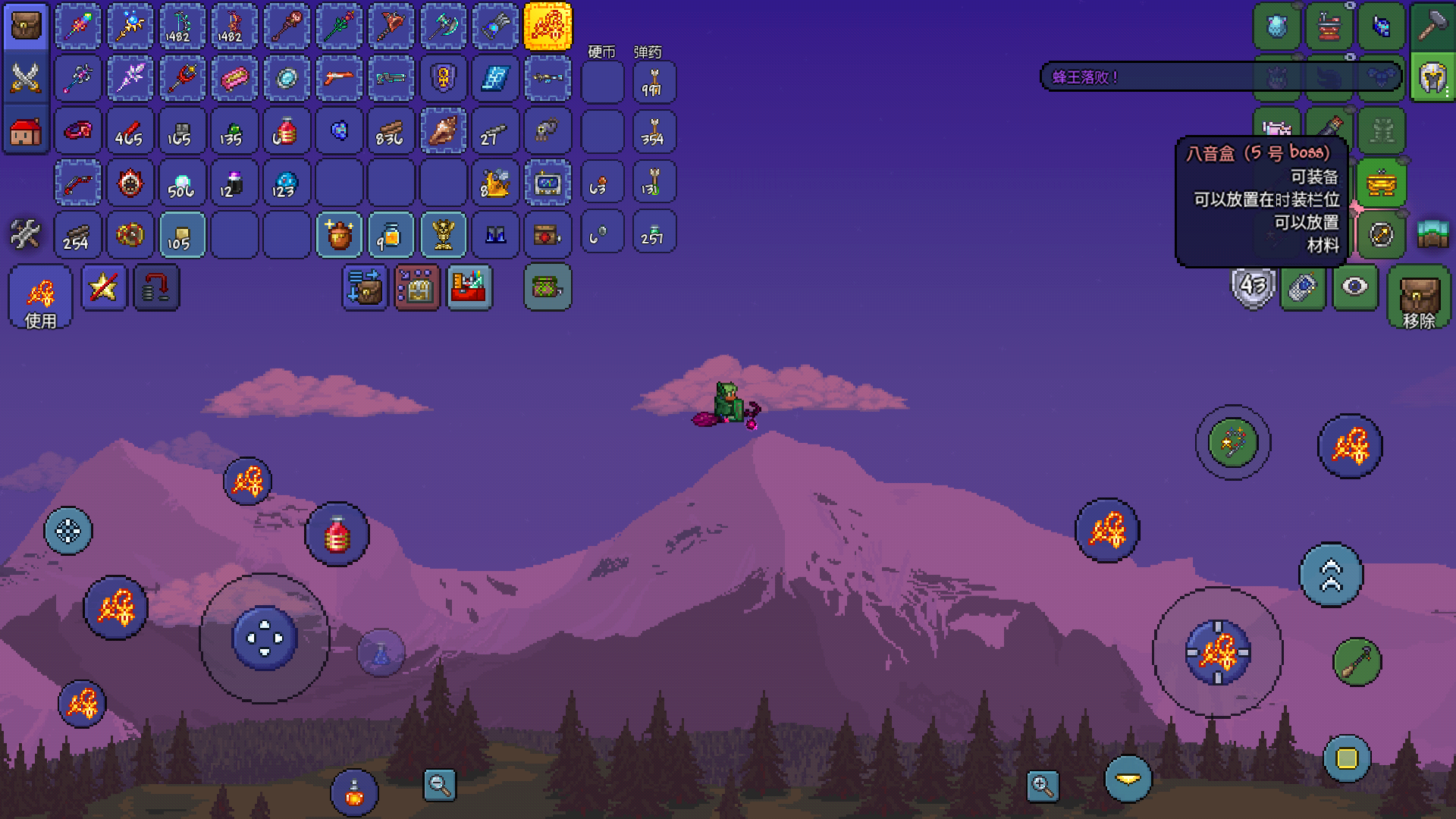Viewport: 1456px width, 819px height.
Task: Toggle favorite with the star button
Action: point(104,287)
